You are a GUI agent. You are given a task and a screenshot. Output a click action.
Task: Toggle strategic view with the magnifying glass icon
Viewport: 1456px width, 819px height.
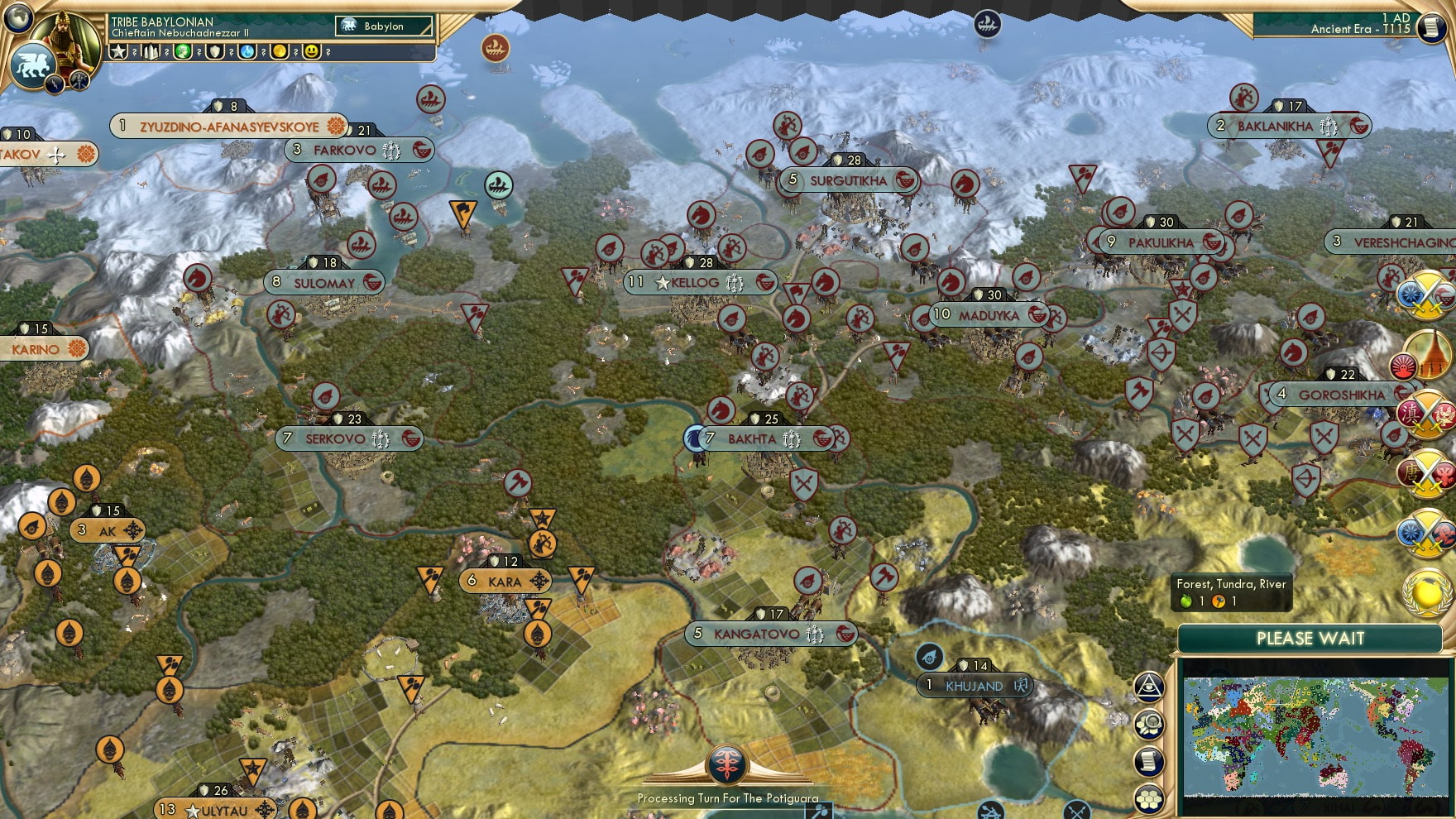pyautogui.click(x=1149, y=725)
